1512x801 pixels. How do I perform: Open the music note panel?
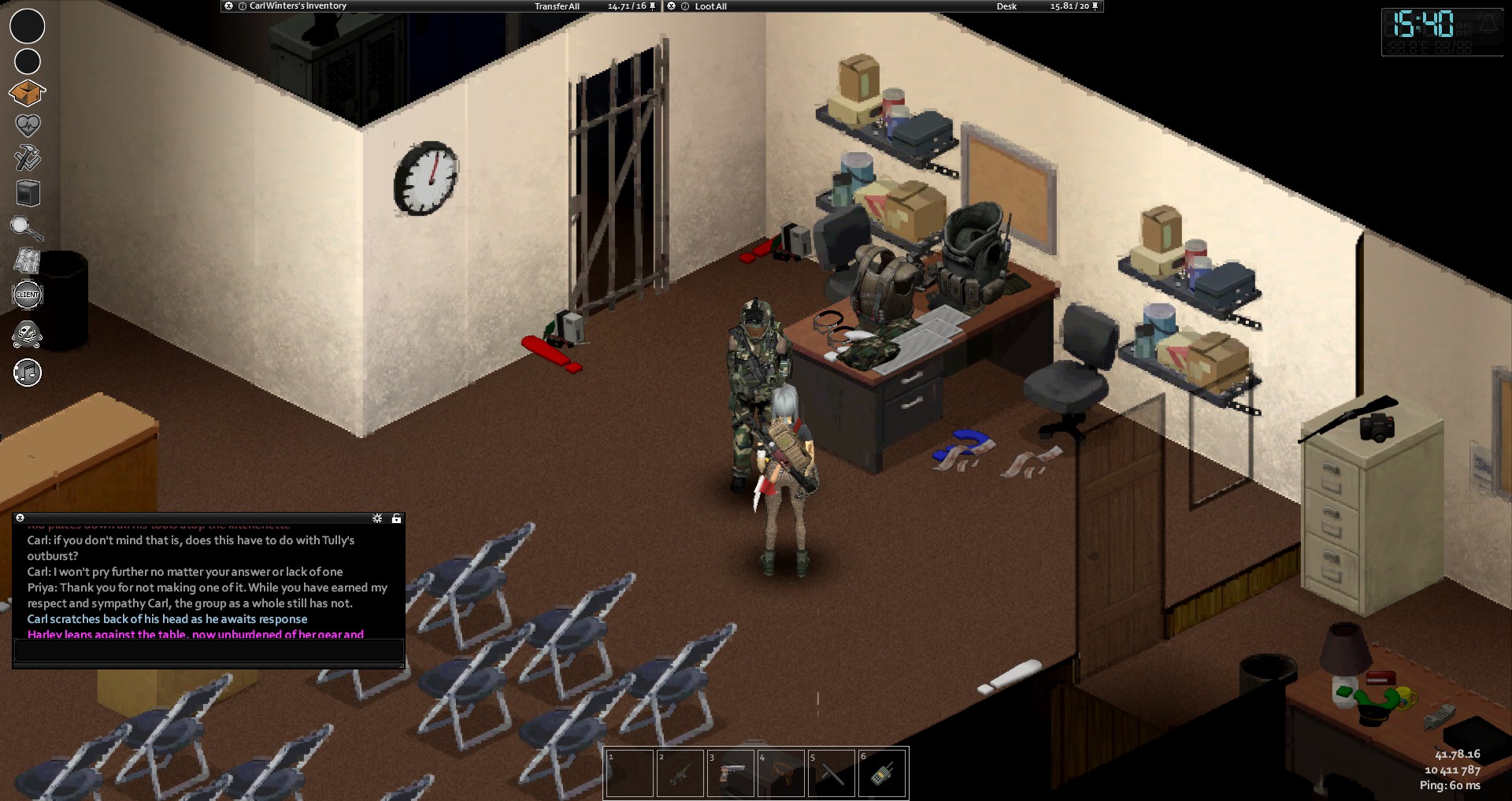(28, 373)
